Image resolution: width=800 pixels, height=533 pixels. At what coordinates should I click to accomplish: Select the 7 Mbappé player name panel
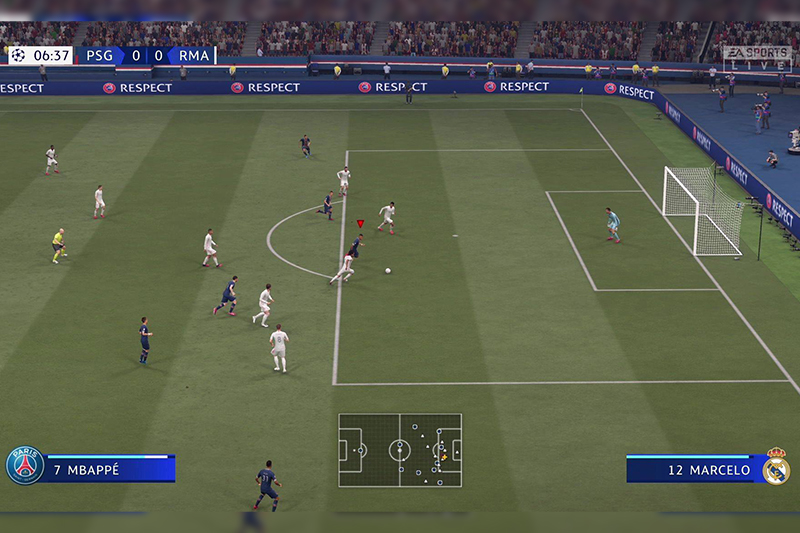click(x=108, y=468)
